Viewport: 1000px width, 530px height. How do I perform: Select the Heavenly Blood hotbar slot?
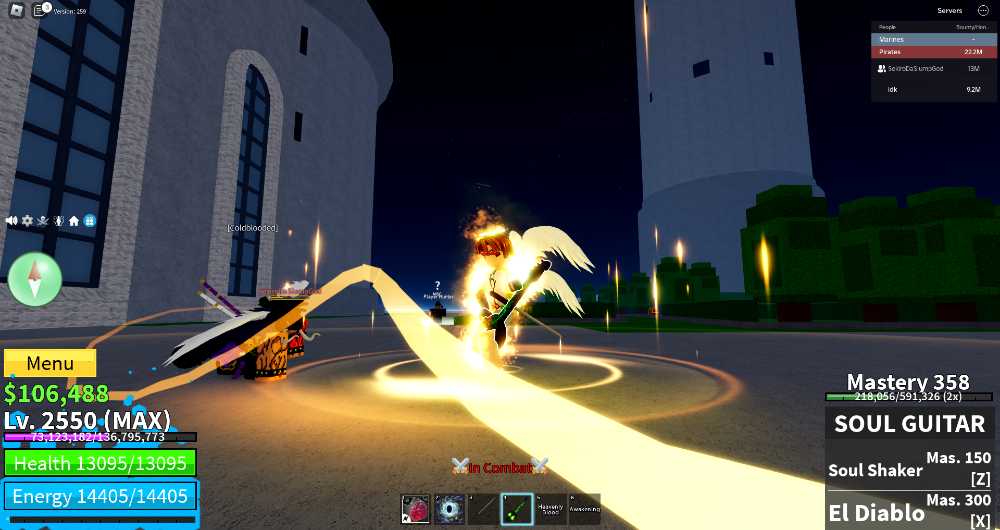coord(551,509)
